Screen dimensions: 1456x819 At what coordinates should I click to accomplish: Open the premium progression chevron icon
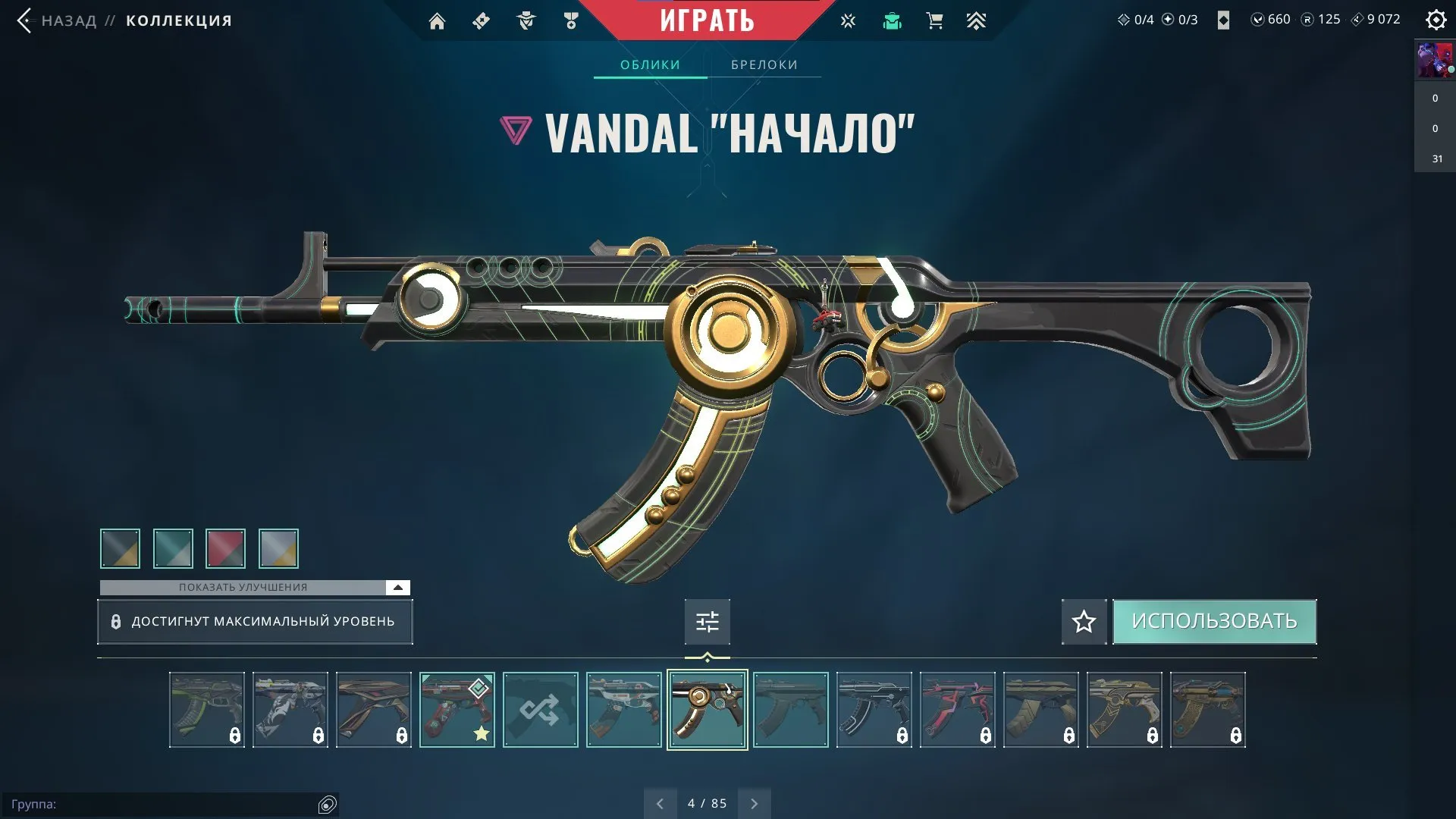point(977,21)
